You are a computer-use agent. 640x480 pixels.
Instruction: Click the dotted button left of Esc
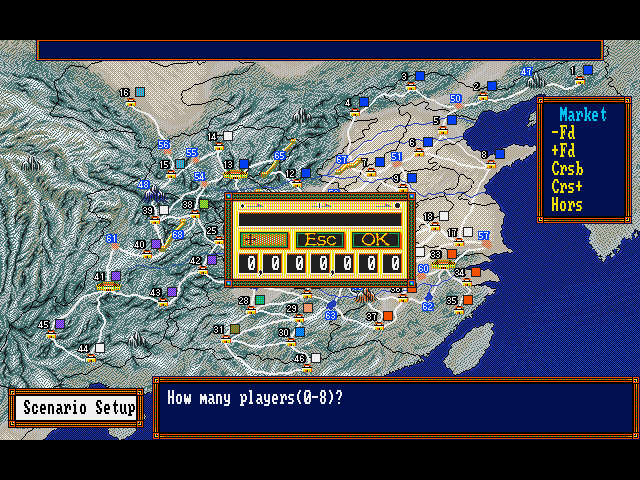[x=264, y=240]
